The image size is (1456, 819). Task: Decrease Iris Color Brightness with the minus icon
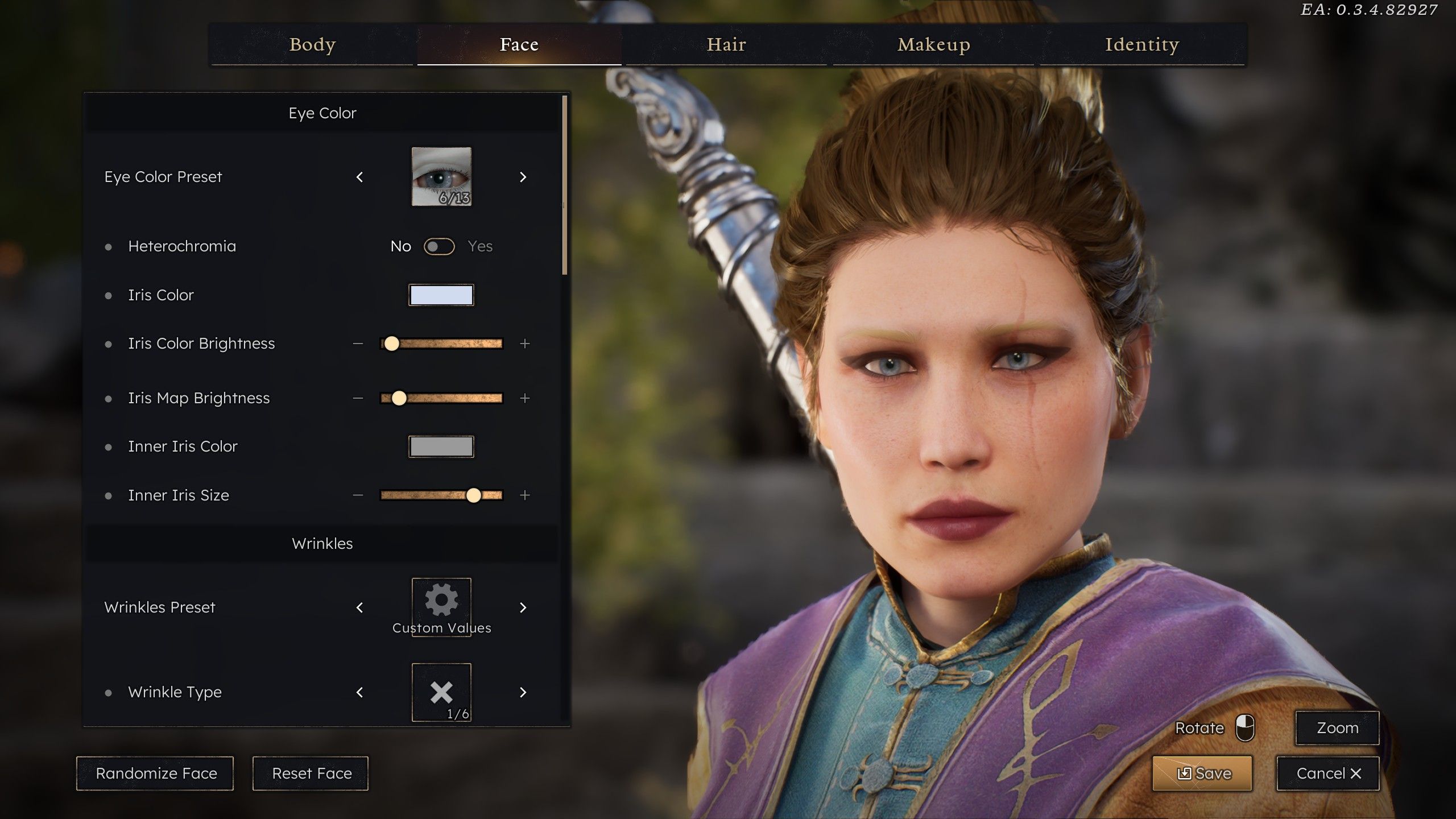[358, 344]
